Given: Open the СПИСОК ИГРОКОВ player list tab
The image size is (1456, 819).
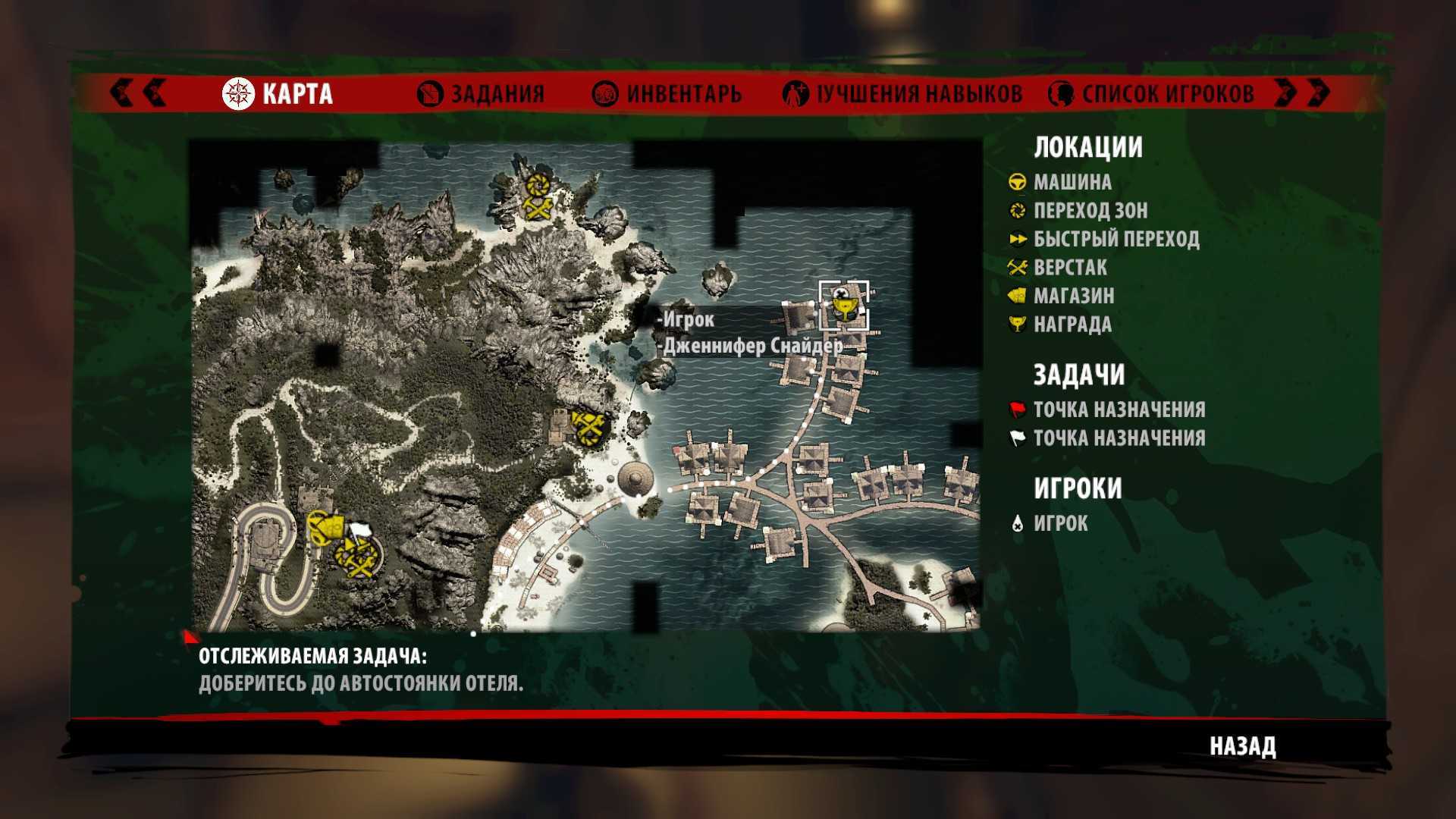Looking at the screenshot, I should pyautogui.click(x=1151, y=94).
